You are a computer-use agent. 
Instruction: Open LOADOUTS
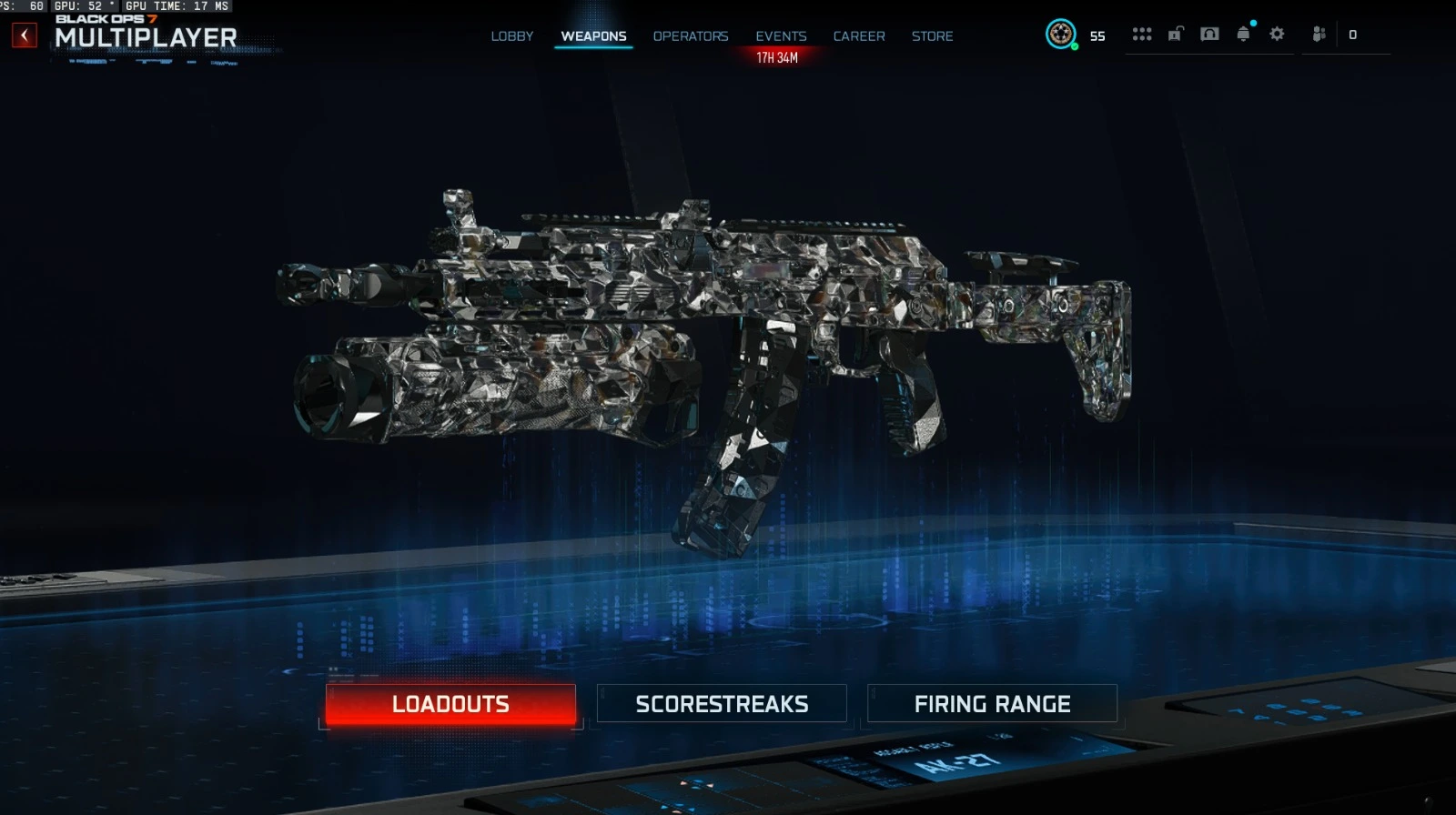coord(450,703)
